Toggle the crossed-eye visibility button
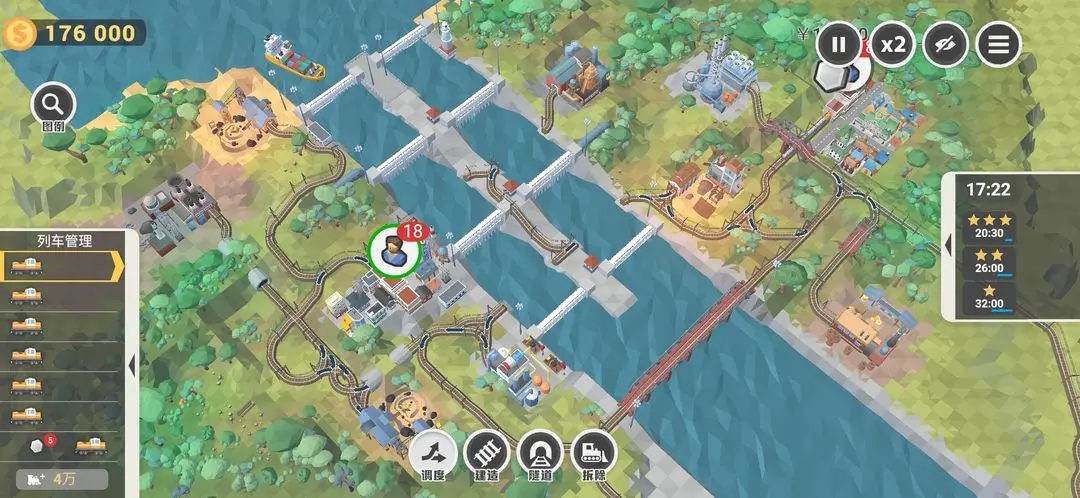This screenshot has height=498, width=1080. pos(945,44)
